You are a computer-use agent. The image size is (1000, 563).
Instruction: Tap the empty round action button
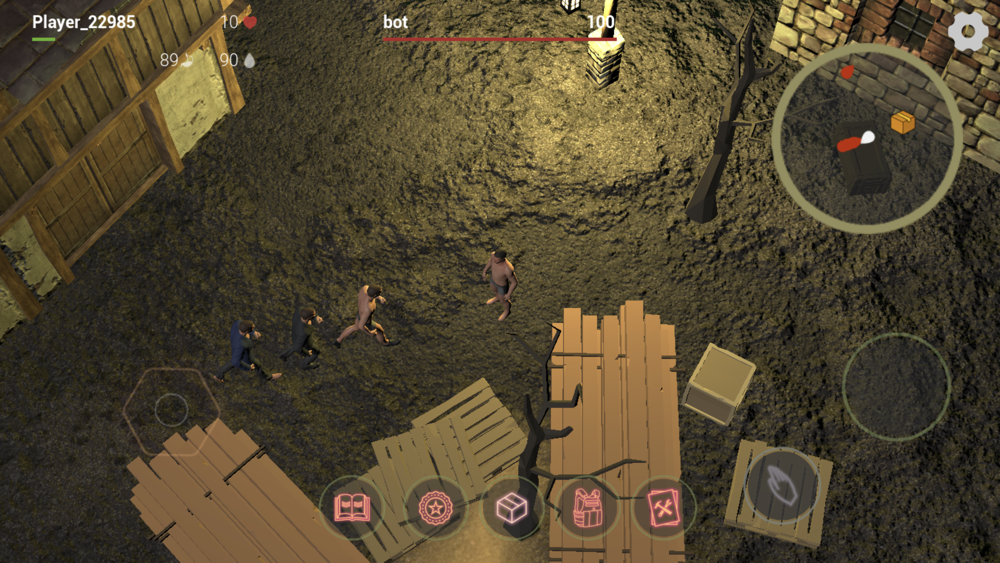pos(895,387)
